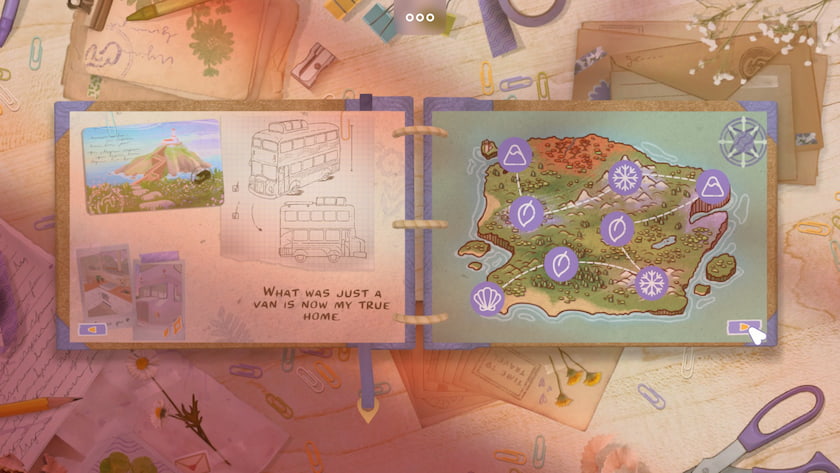Select the seashell marker on the island map
The width and height of the screenshot is (840, 473).
pyautogui.click(x=488, y=298)
